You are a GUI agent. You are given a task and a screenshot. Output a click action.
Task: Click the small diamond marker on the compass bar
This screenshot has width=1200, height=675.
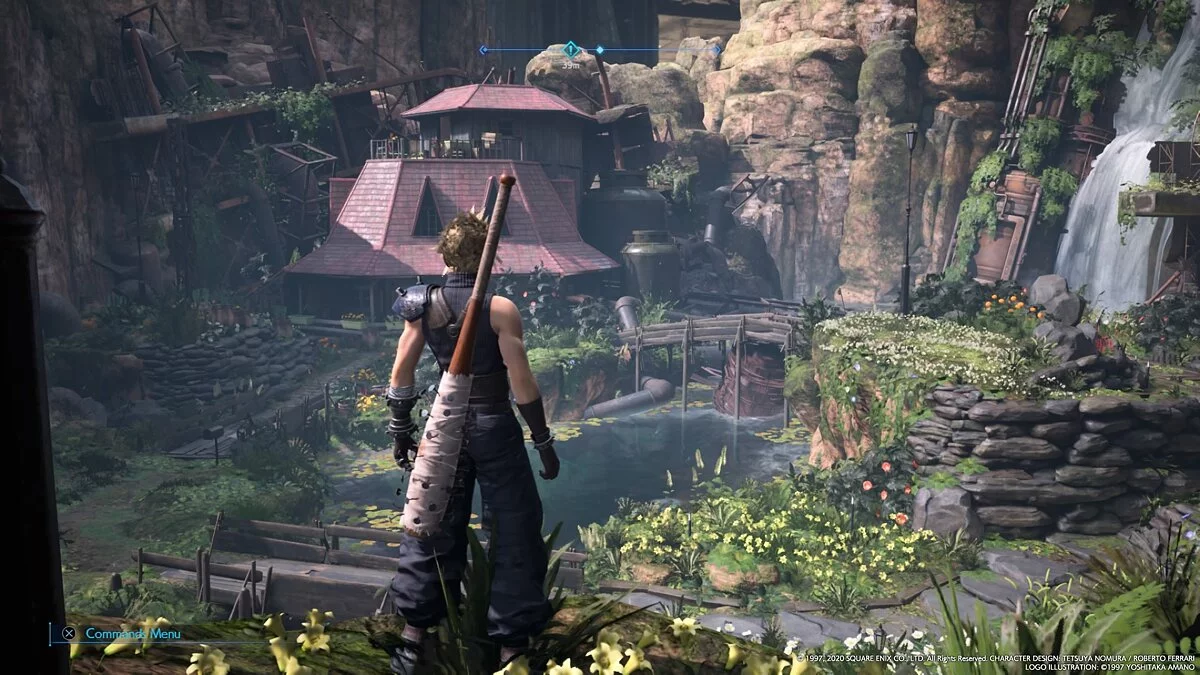(600, 49)
